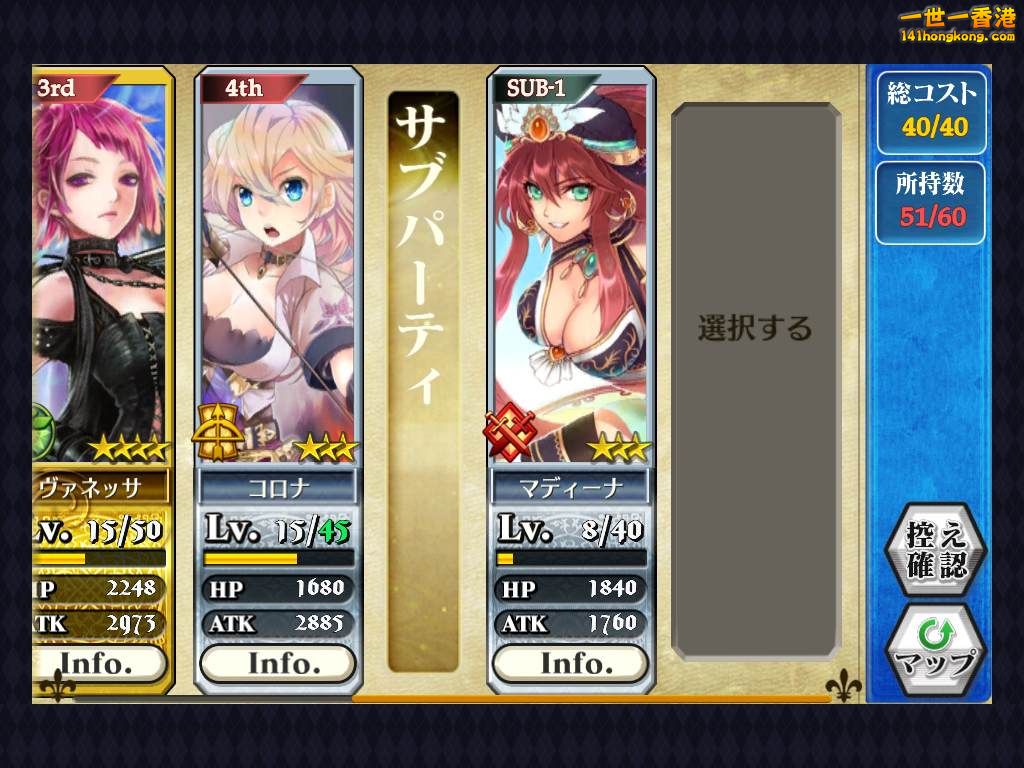Select the SUB-1 マディーナ portrait
1024x768 pixels.
(x=570, y=270)
